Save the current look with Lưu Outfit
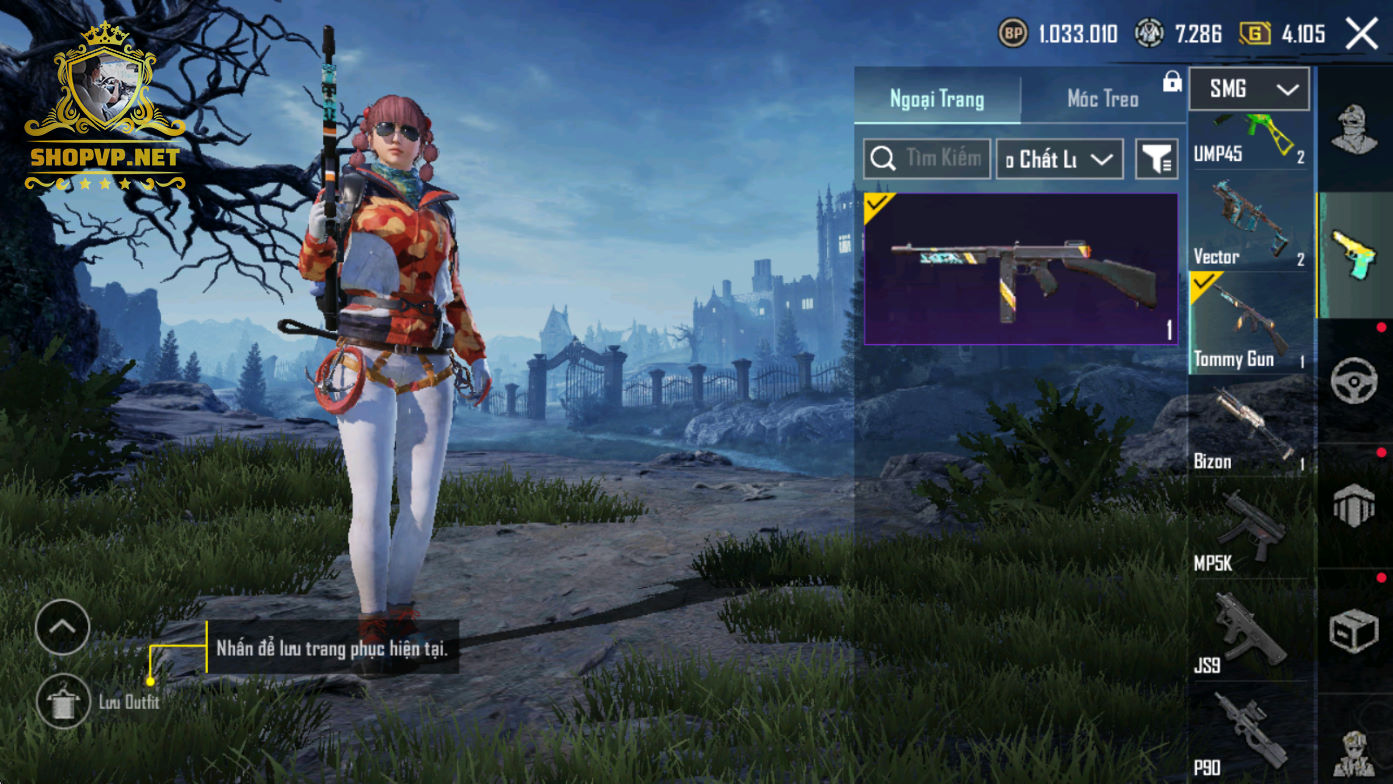 [x=63, y=701]
